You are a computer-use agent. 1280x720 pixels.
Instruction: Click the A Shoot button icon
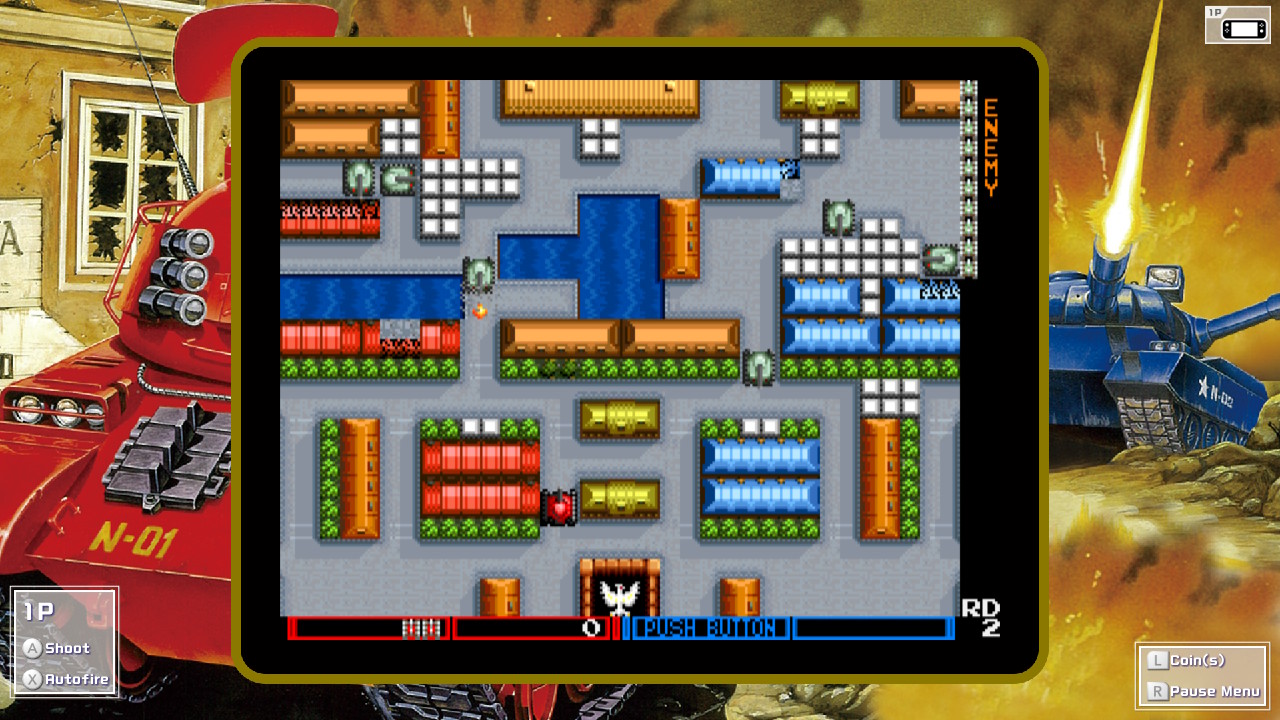pos(35,648)
